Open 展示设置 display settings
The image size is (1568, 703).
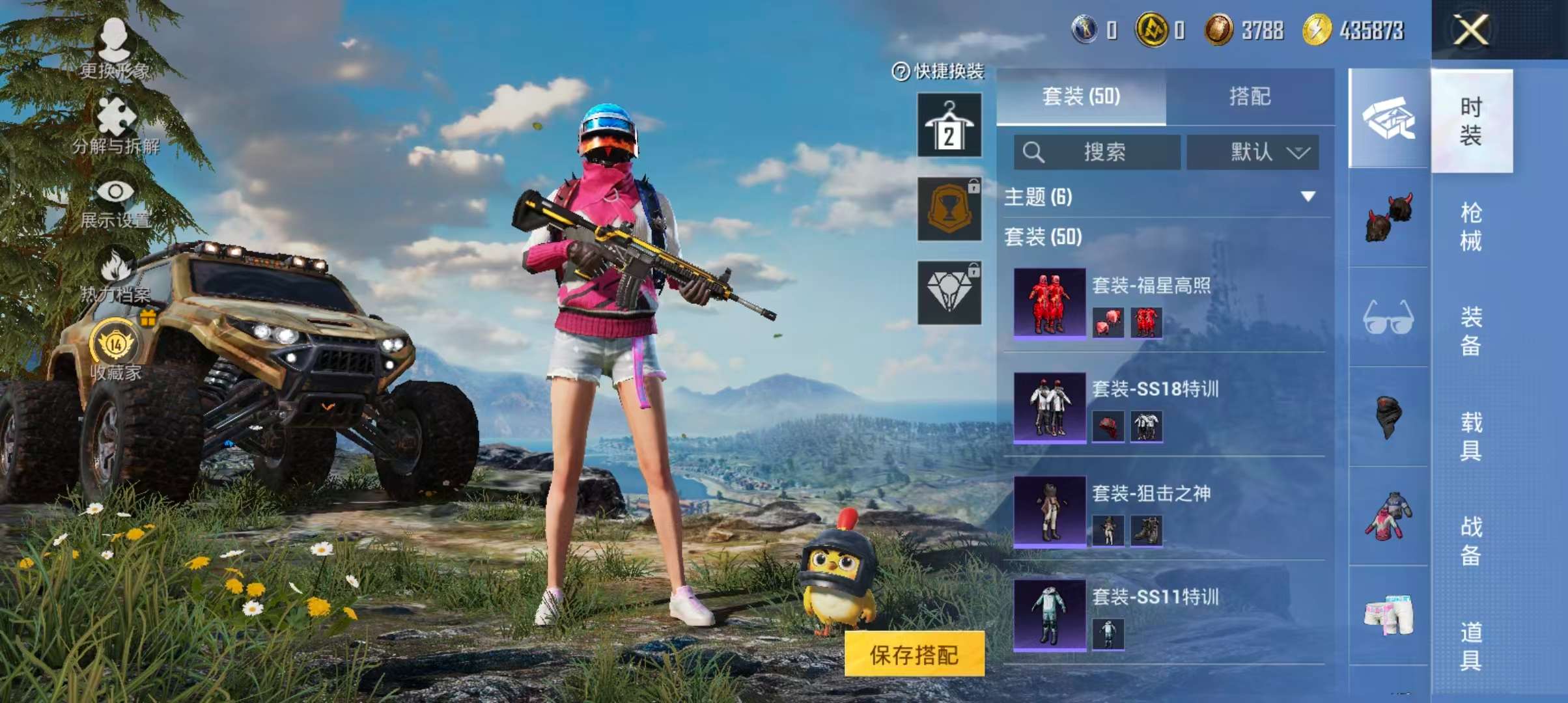(115, 202)
